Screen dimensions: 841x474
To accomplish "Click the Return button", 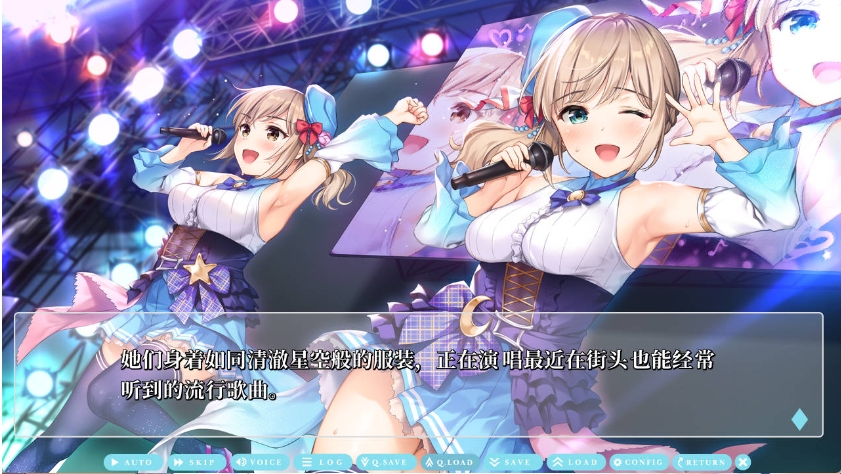I will [x=701, y=462].
